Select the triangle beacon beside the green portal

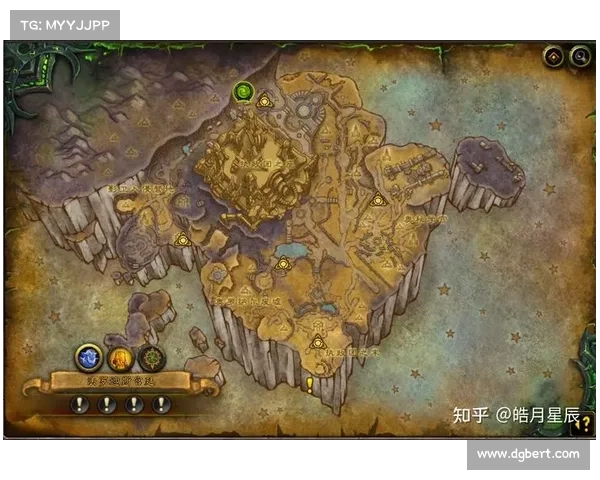tap(264, 100)
